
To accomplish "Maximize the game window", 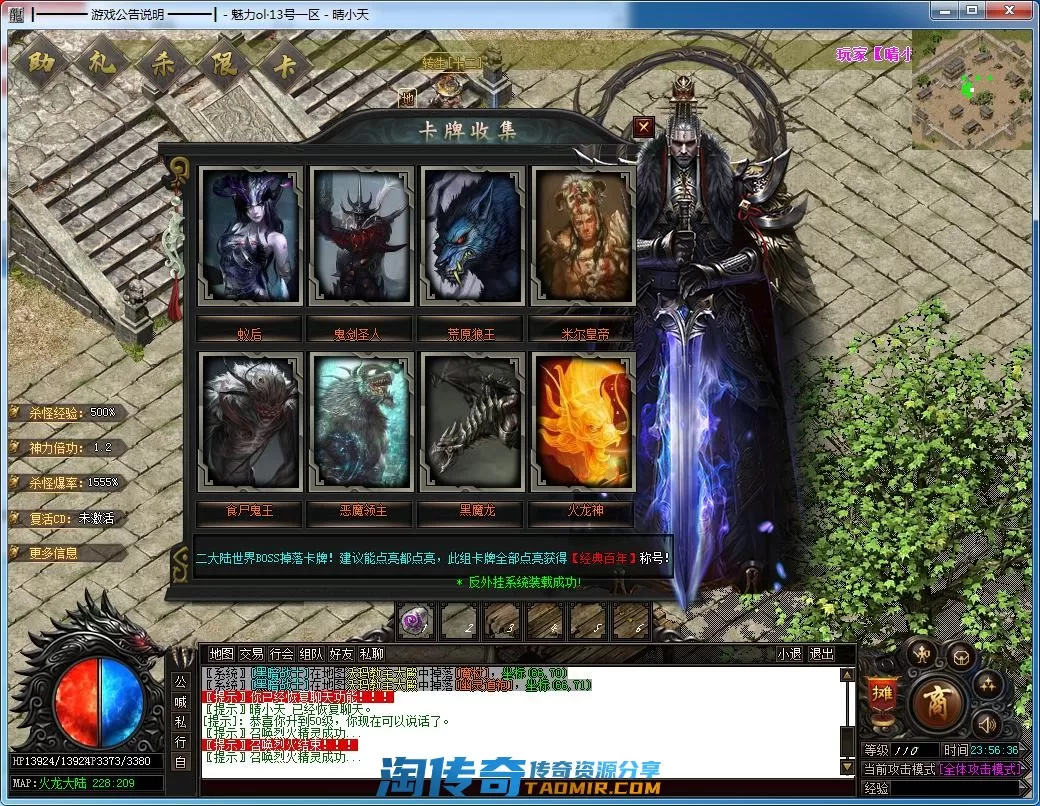I will pyautogui.click(x=971, y=10).
